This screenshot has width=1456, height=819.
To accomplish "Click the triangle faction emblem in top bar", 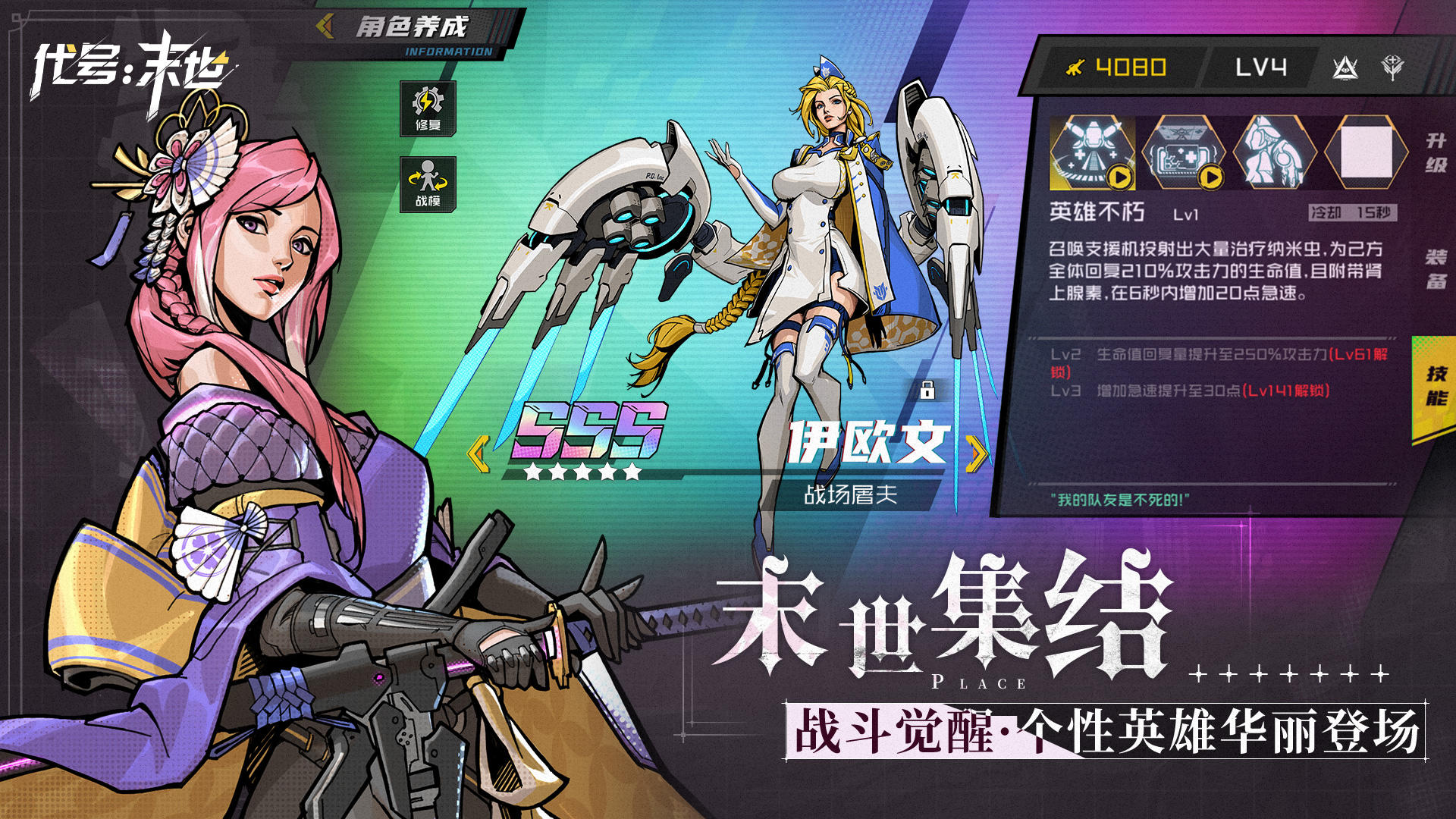I will 1345,67.
